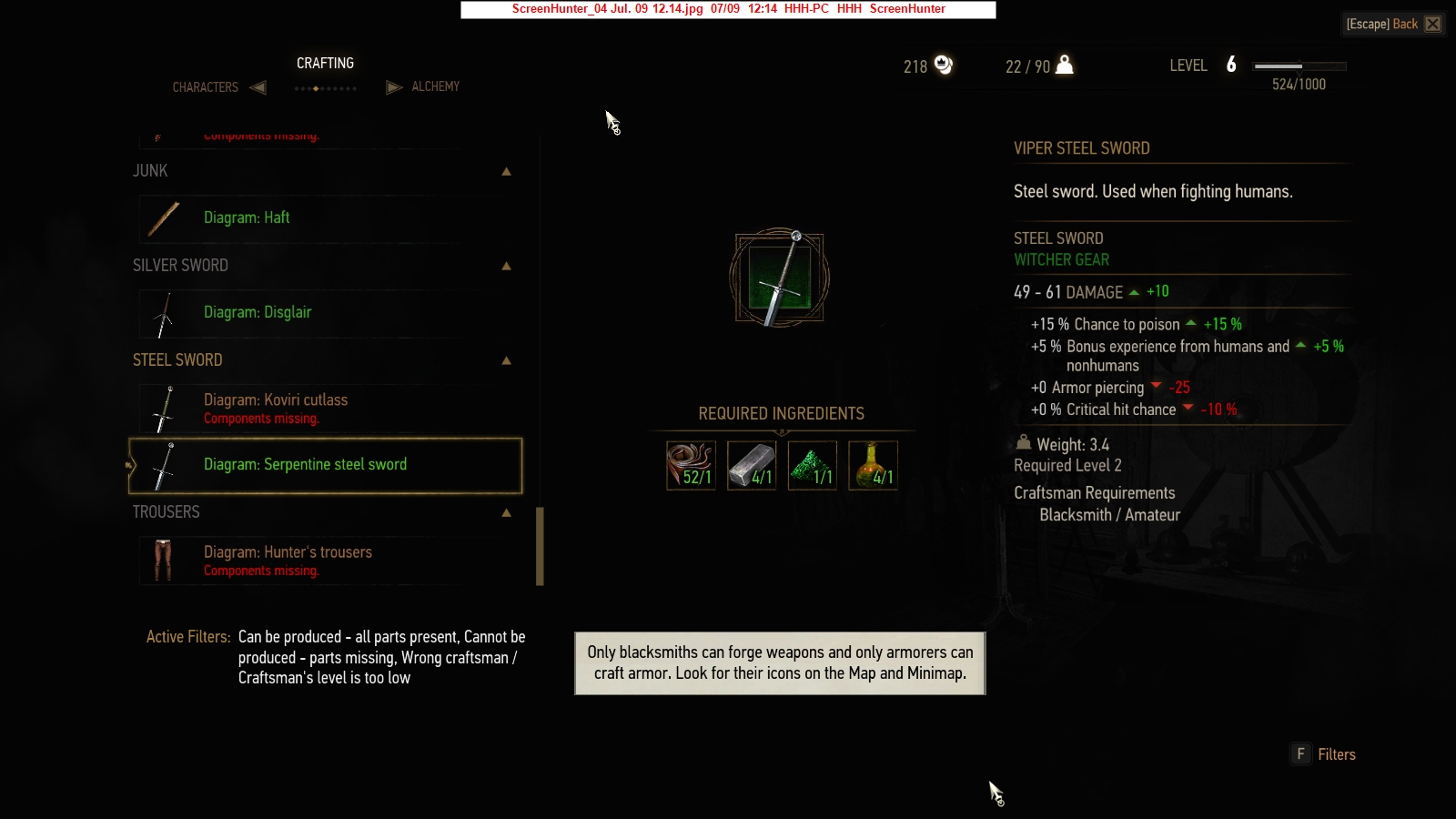The height and width of the screenshot is (819, 1456).
Task: Select the Disglair silver sword icon
Action: (166, 313)
